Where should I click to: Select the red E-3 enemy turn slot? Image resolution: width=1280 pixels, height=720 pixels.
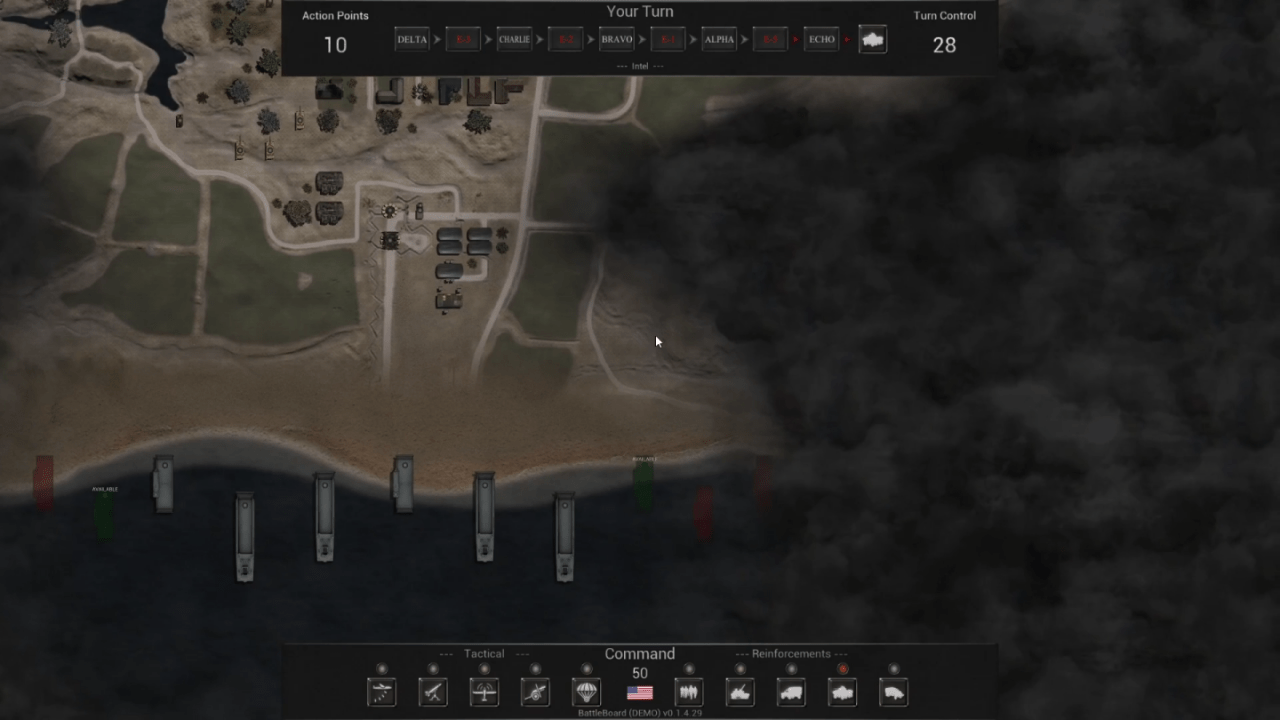point(463,40)
